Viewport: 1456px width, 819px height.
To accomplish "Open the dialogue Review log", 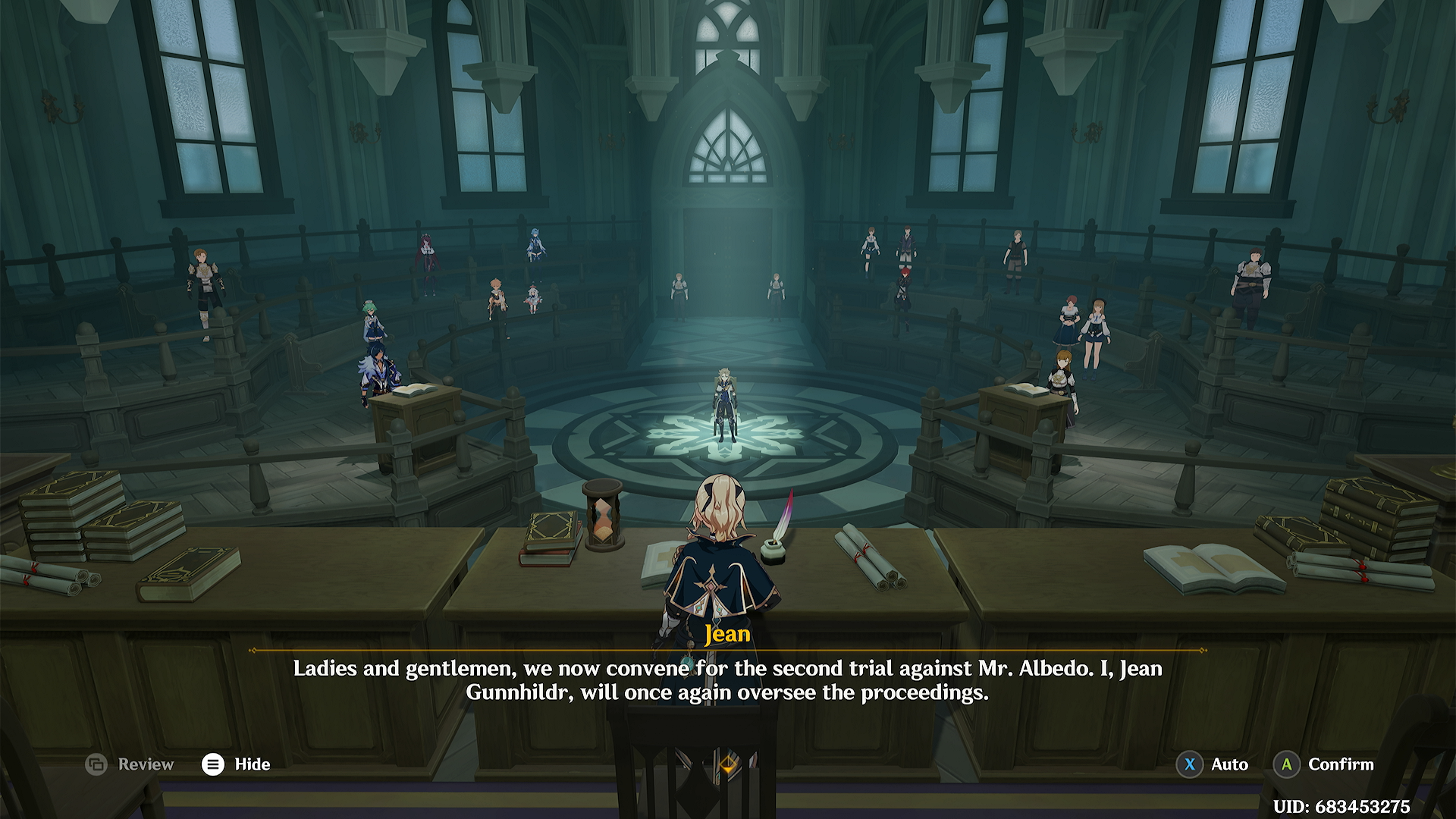I will [130, 764].
